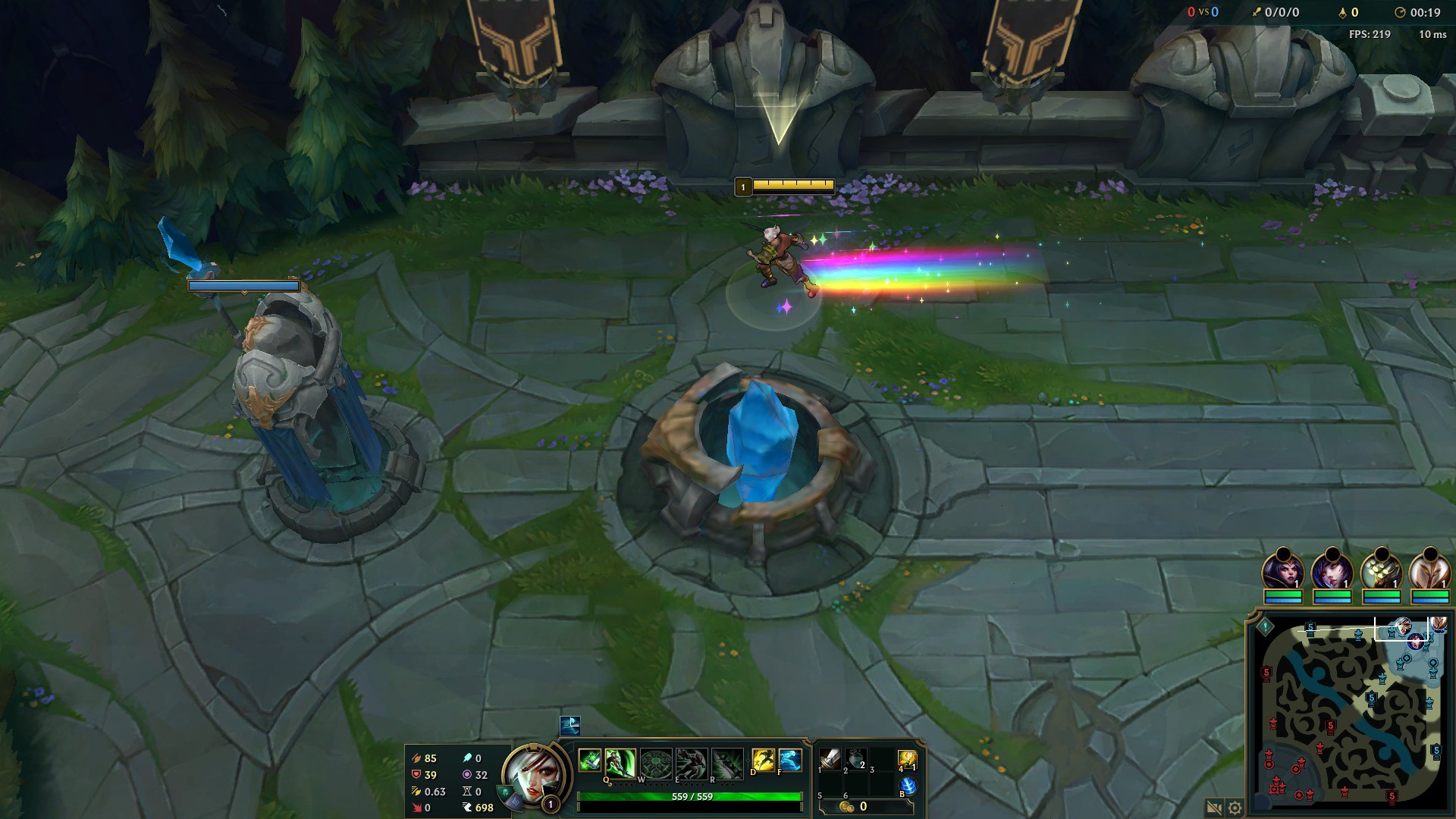This screenshot has height=819, width=1456.
Task: Place the yellow trinket ward
Action: click(908, 759)
